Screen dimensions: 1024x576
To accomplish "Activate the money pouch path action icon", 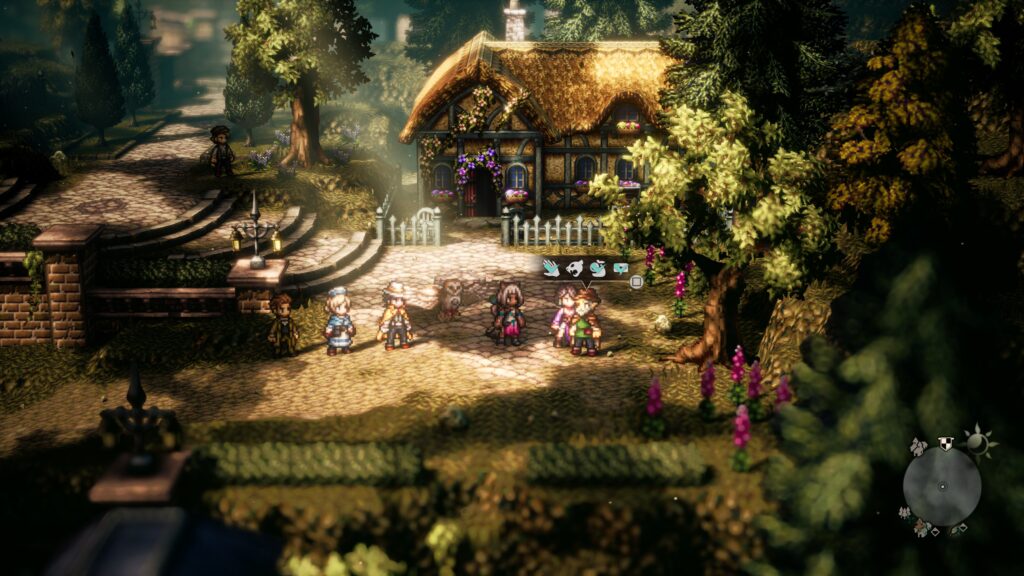I will pyautogui.click(x=597, y=267).
